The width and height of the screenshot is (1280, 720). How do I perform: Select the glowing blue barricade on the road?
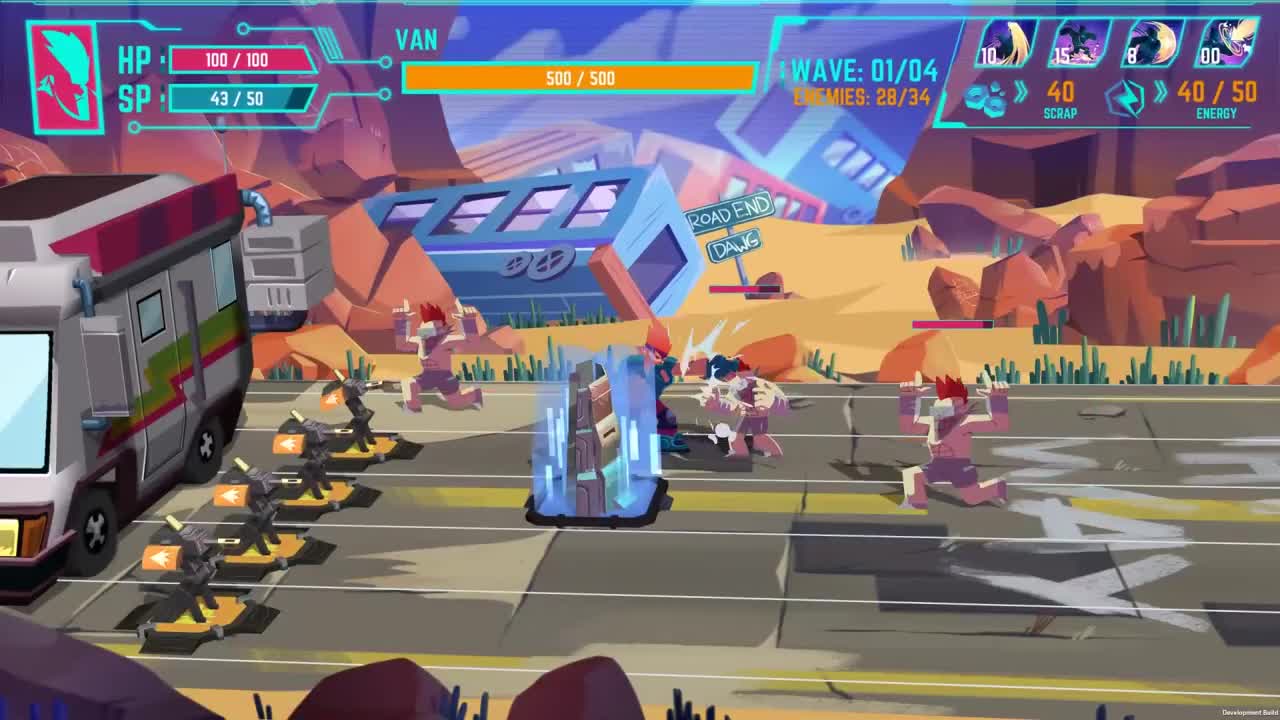click(594, 440)
